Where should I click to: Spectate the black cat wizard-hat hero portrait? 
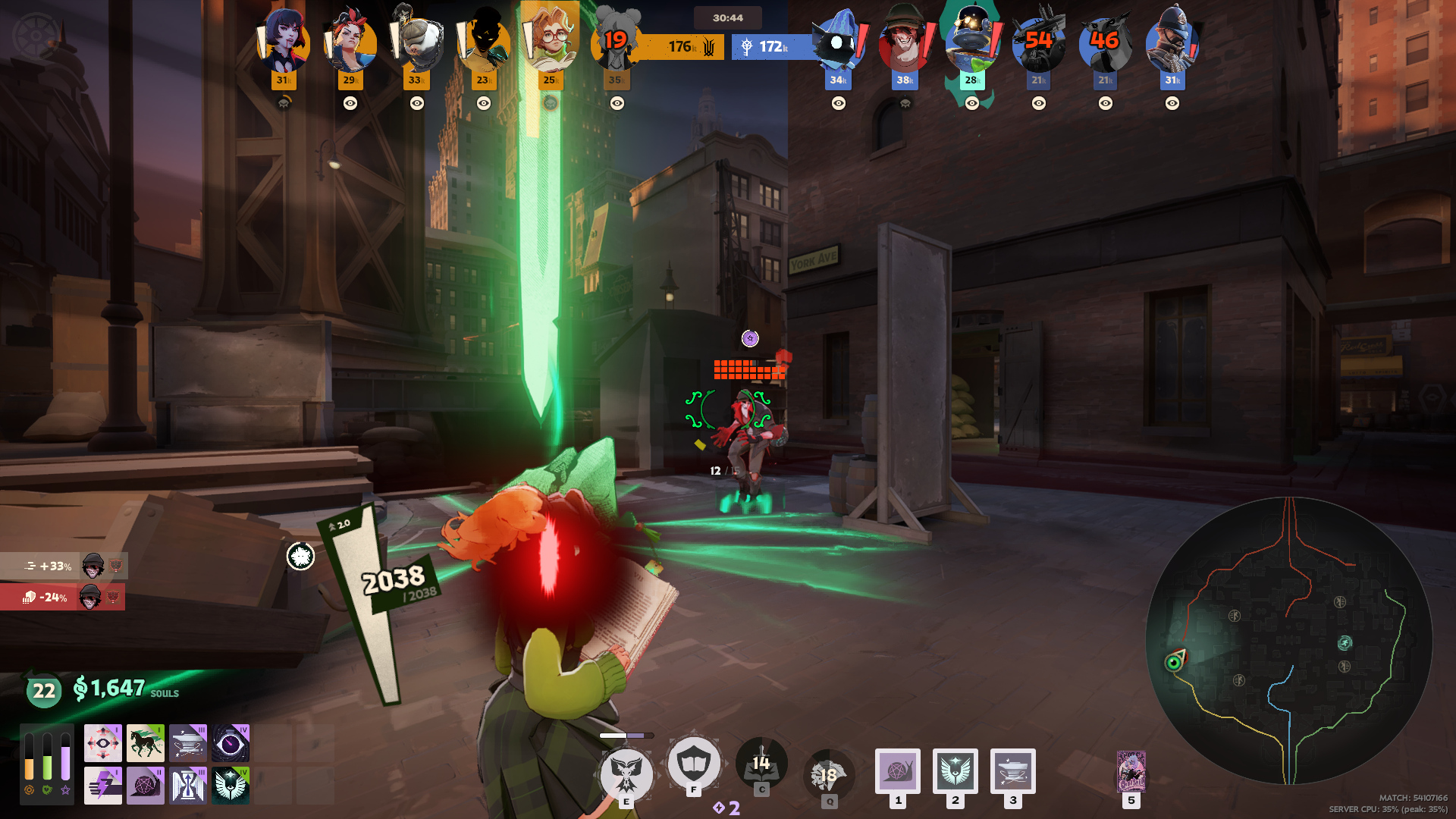tap(838, 42)
